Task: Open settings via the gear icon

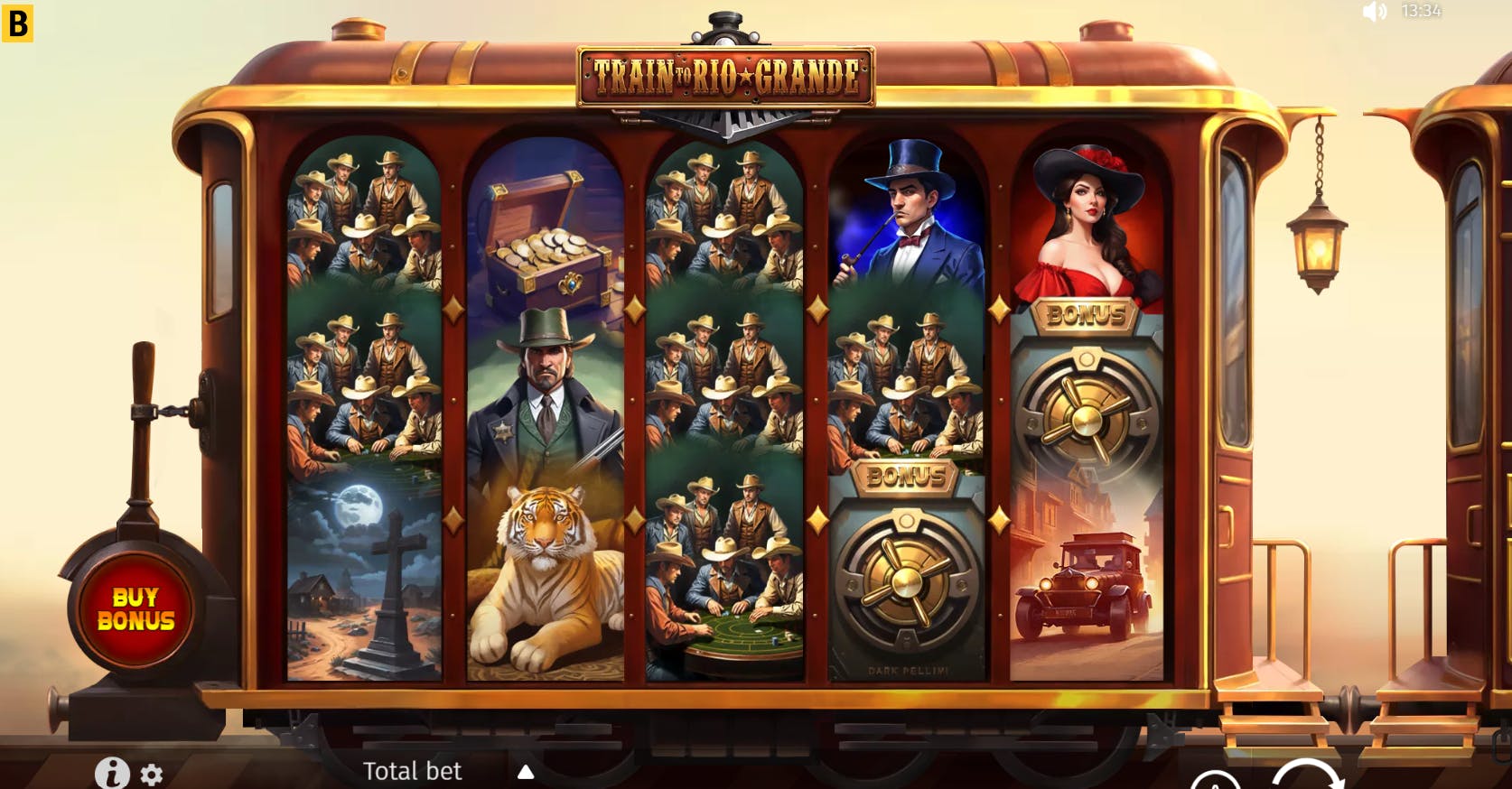Action: [x=152, y=775]
